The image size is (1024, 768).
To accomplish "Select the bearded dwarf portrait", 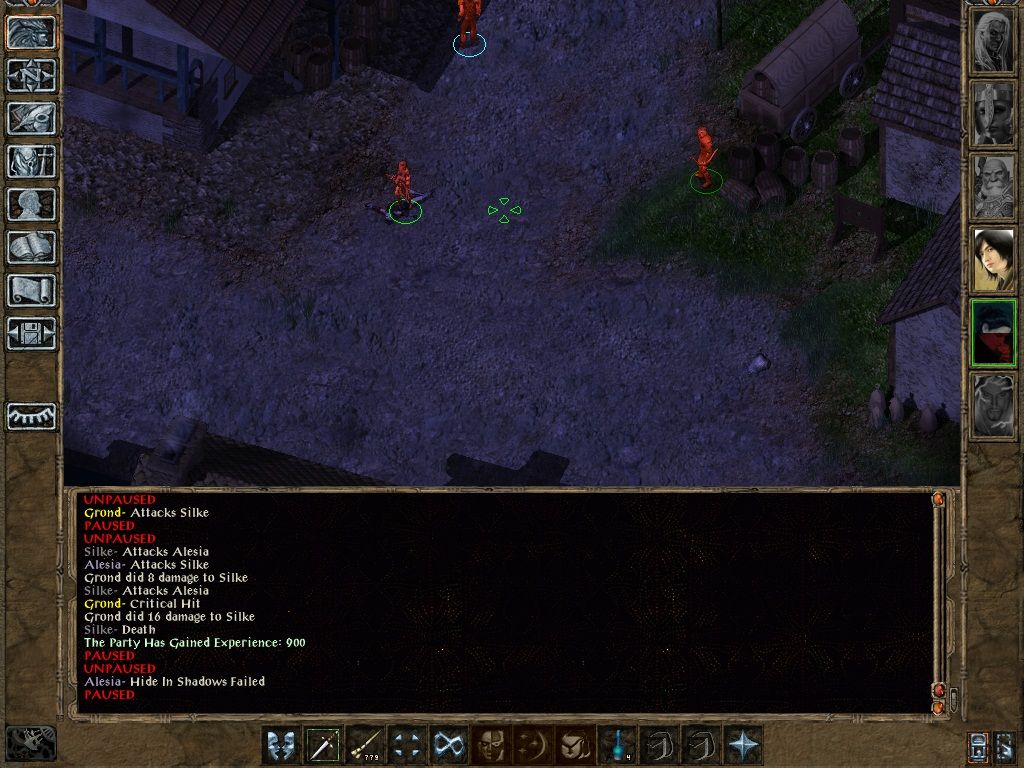I will [x=994, y=187].
